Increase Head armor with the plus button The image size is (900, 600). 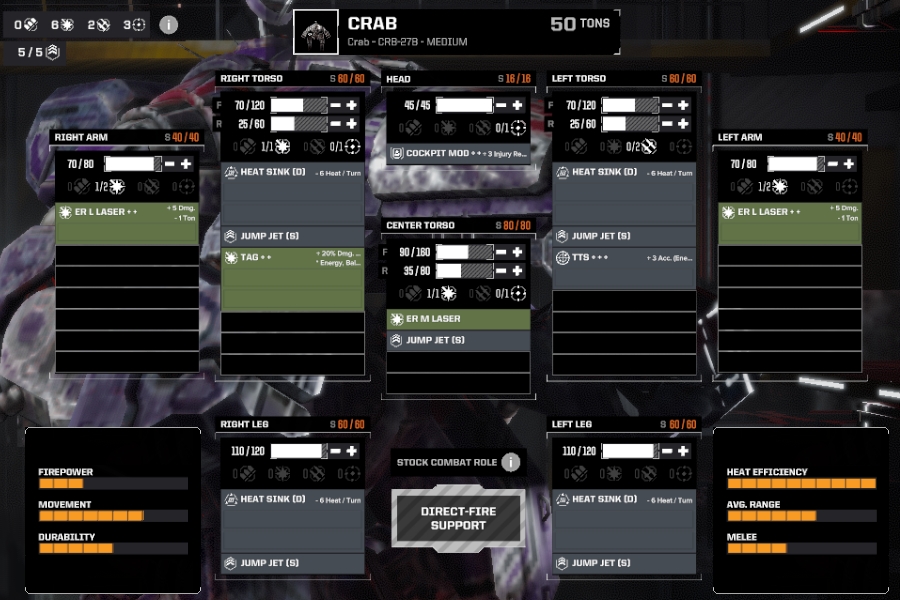pos(517,105)
